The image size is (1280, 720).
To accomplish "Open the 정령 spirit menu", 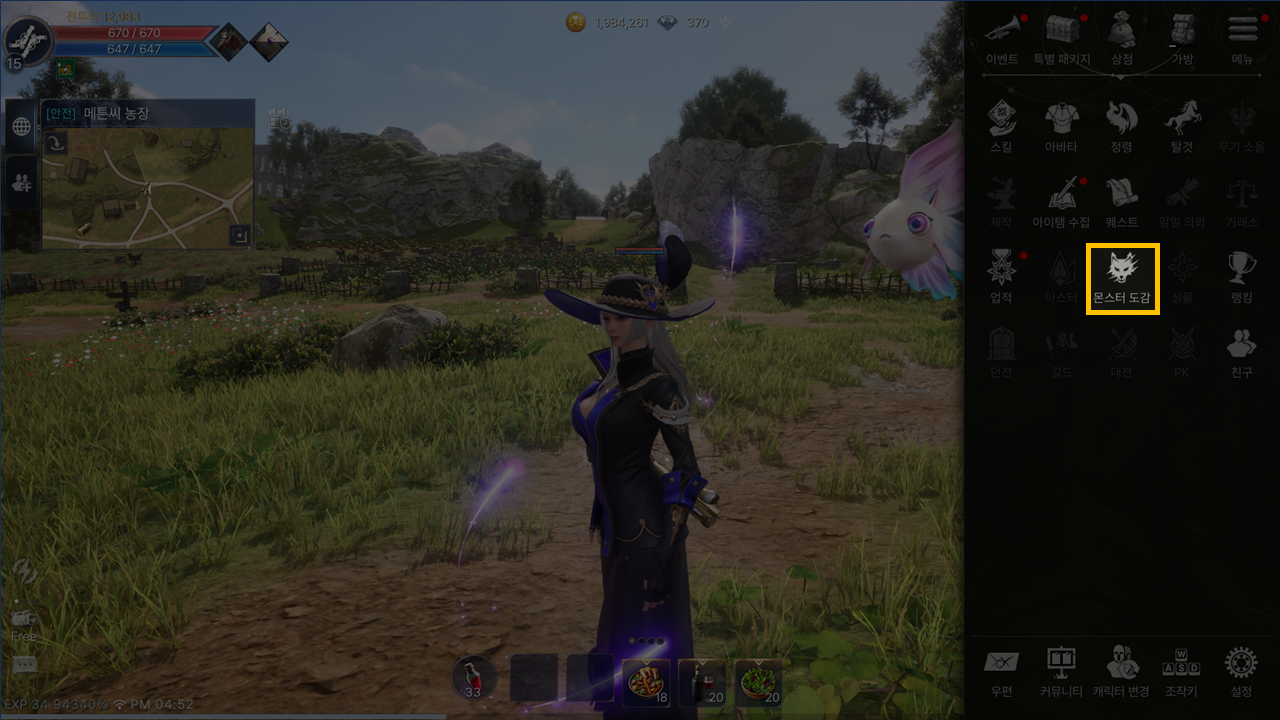I will tap(1122, 126).
